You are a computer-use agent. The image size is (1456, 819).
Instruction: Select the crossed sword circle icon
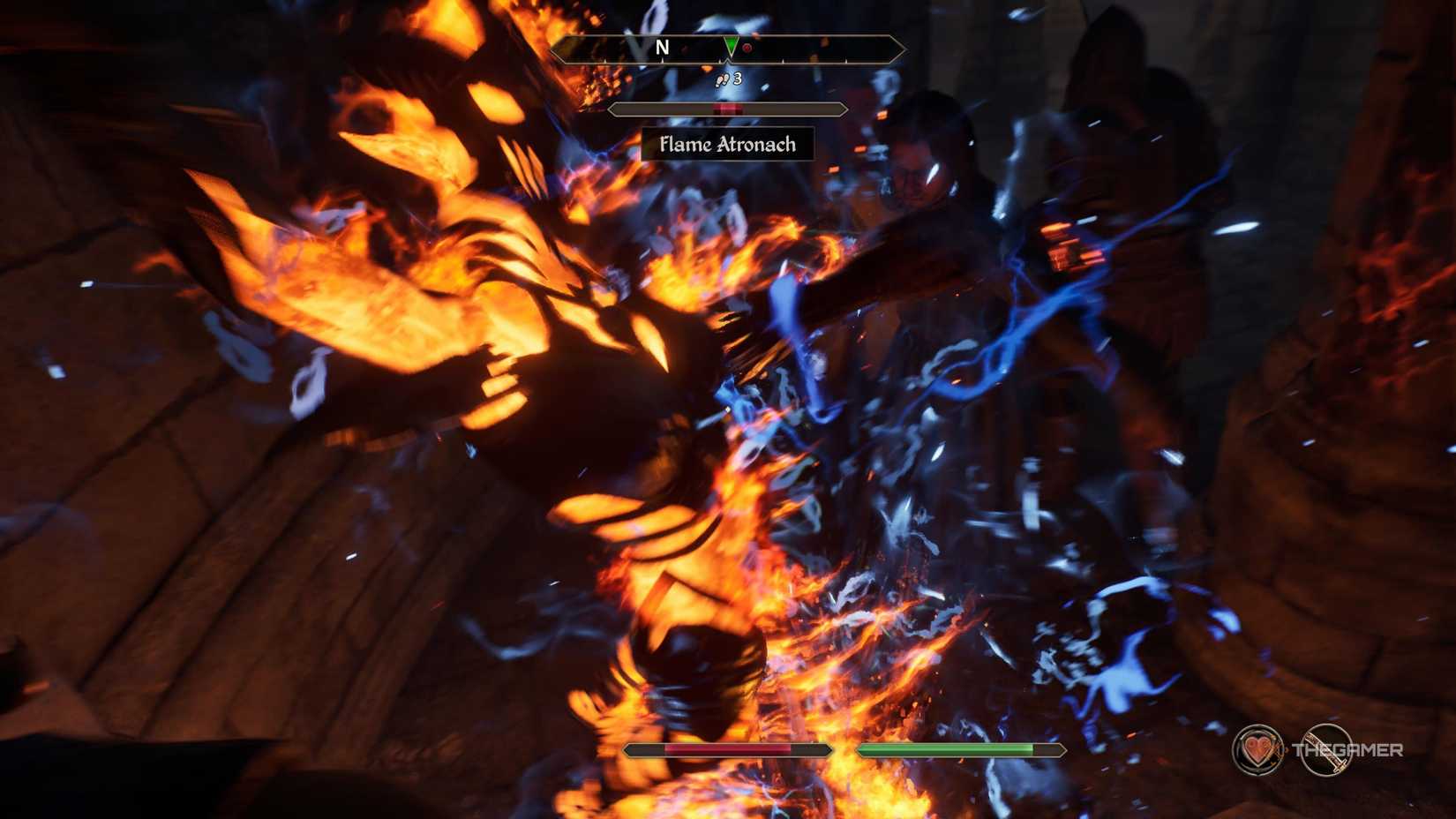click(1327, 751)
